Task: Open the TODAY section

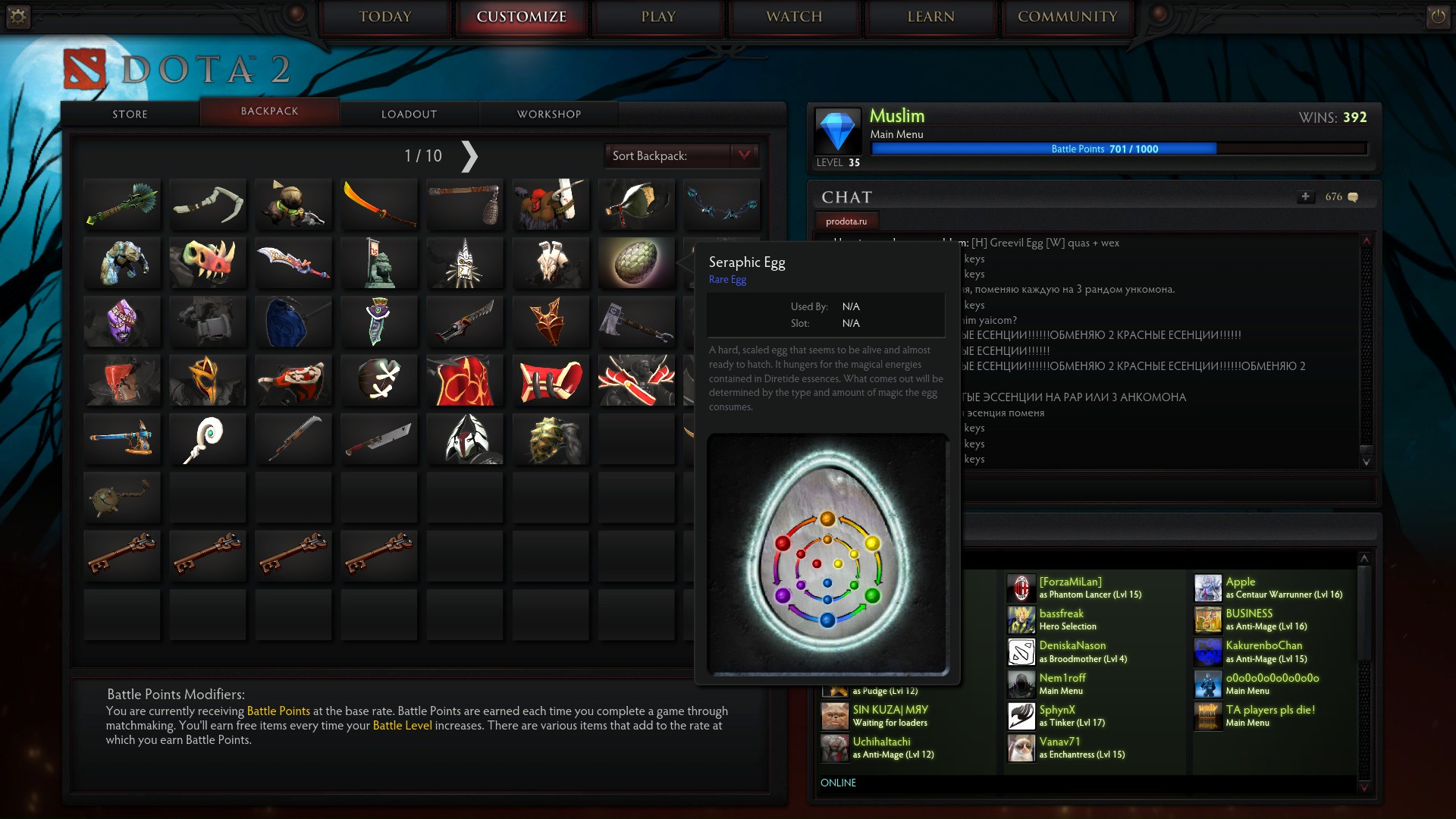Action: [385, 17]
